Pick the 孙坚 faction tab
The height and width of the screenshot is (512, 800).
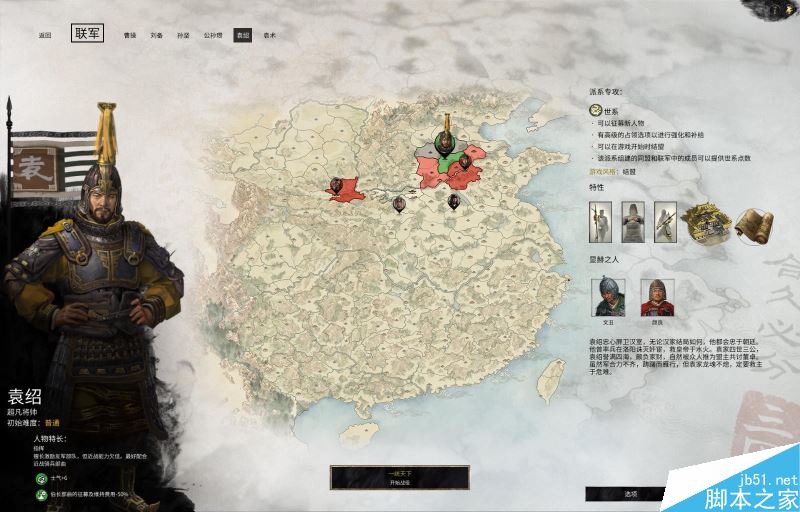[184, 35]
